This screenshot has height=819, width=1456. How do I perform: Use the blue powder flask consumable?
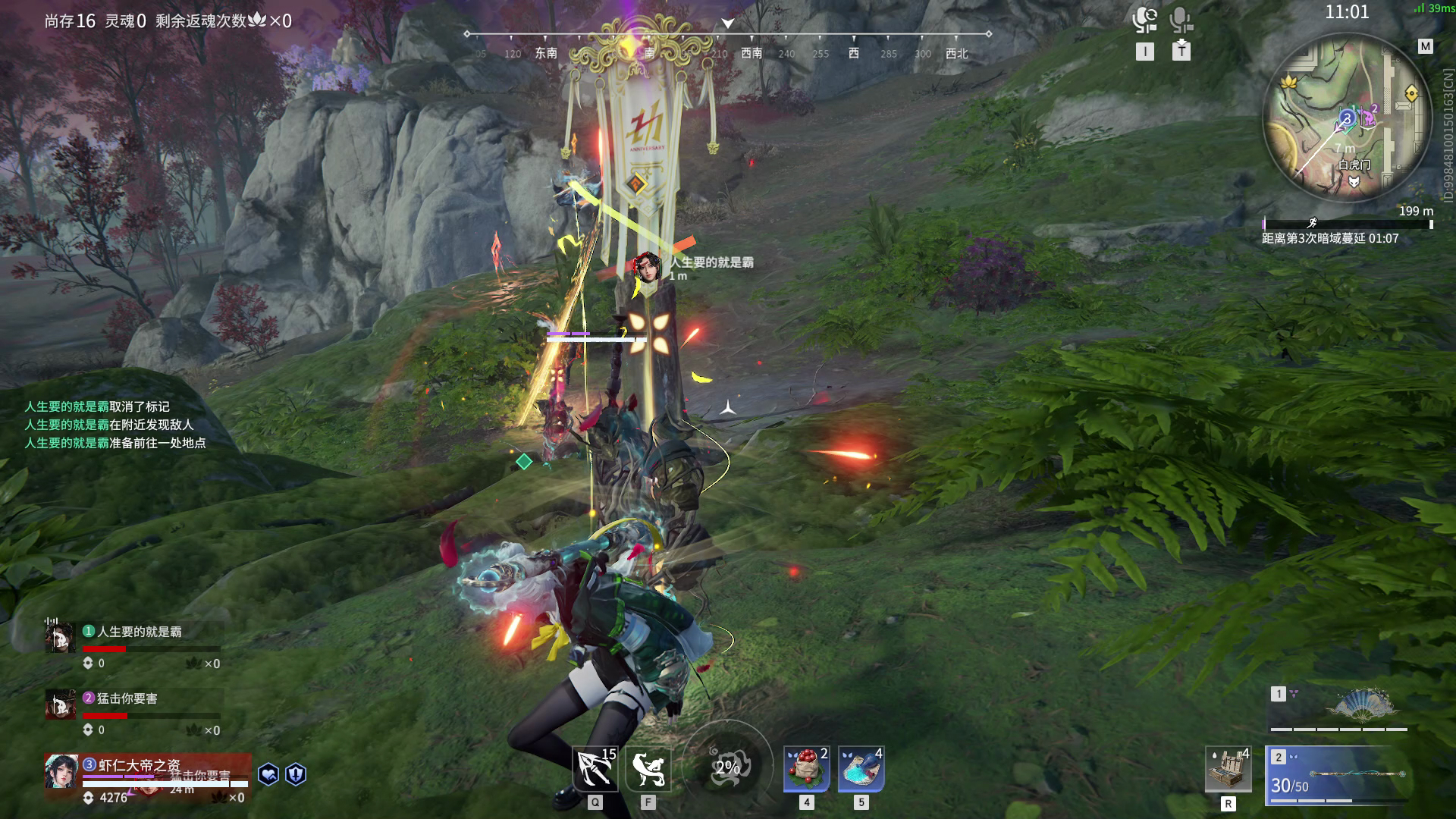pyautogui.click(x=861, y=769)
